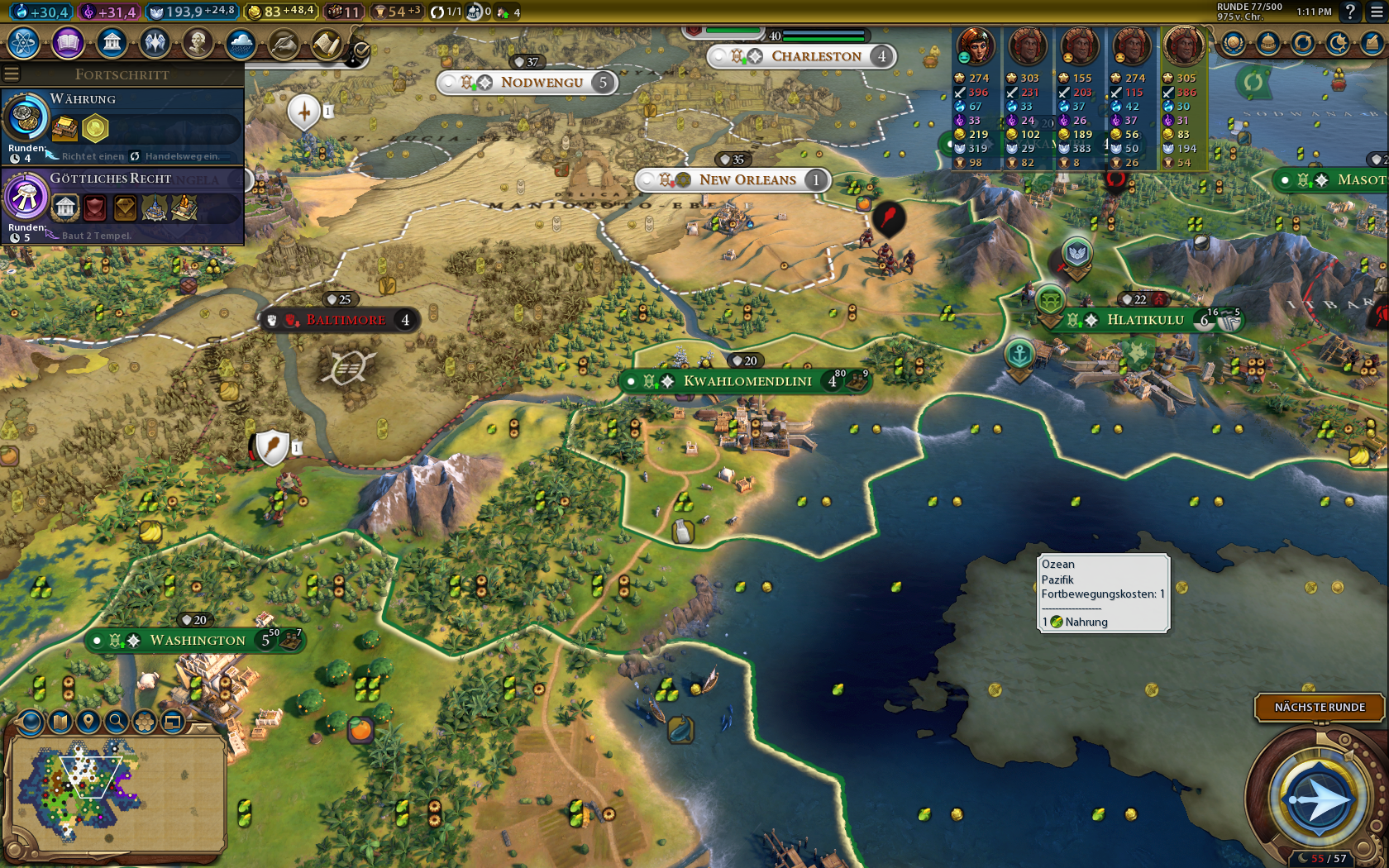Open the main game menu
The width and height of the screenshot is (1389, 868).
[x=1377, y=12]
